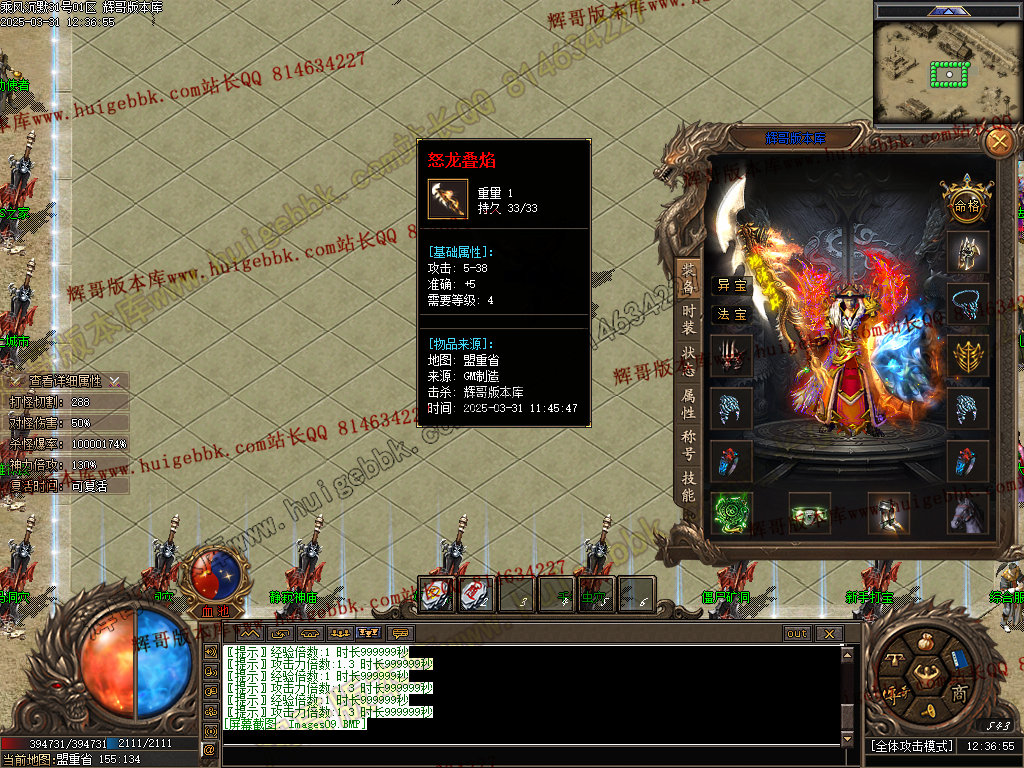Viewport: 1024px width, 768px height.
Task: Close the character equipment panel
Action: click(x=998, y=143)
